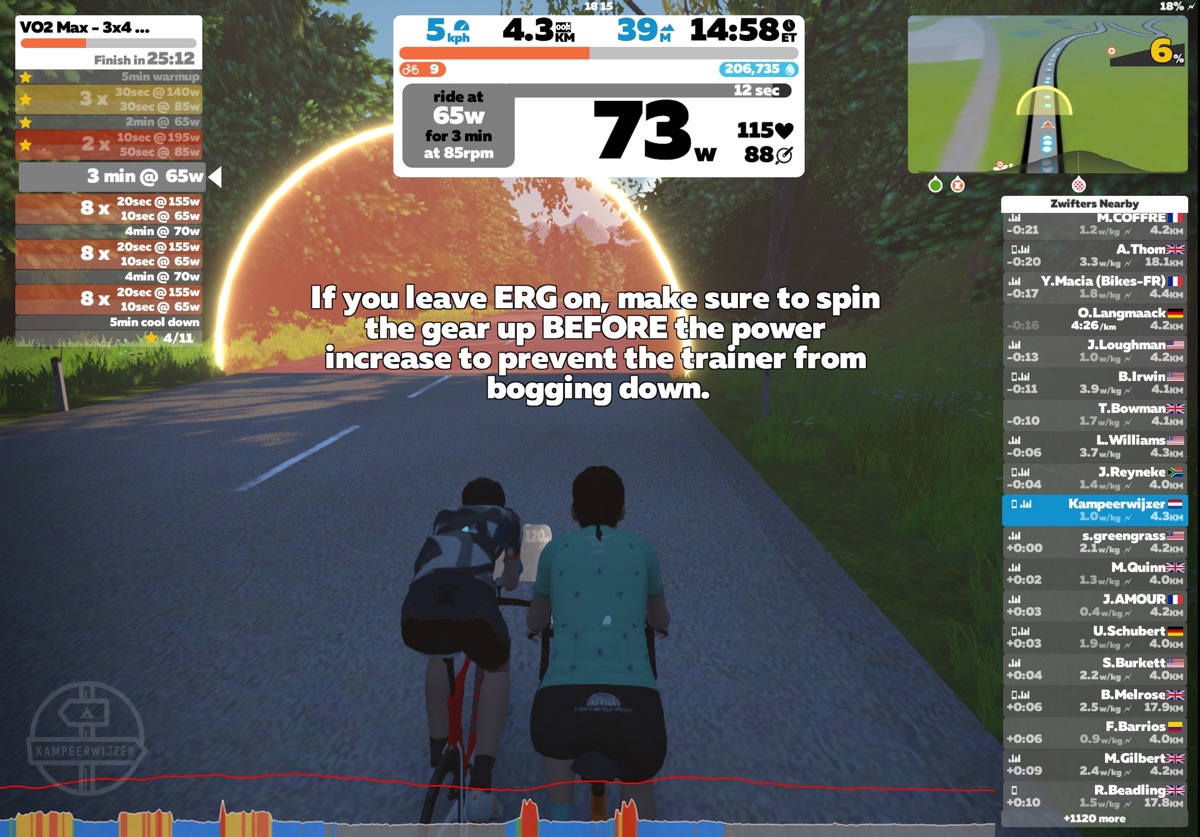Viewport: 1200px width, 837px height.
Task: Select the 5min warmup workout block
Action: [x=110, y=76]
